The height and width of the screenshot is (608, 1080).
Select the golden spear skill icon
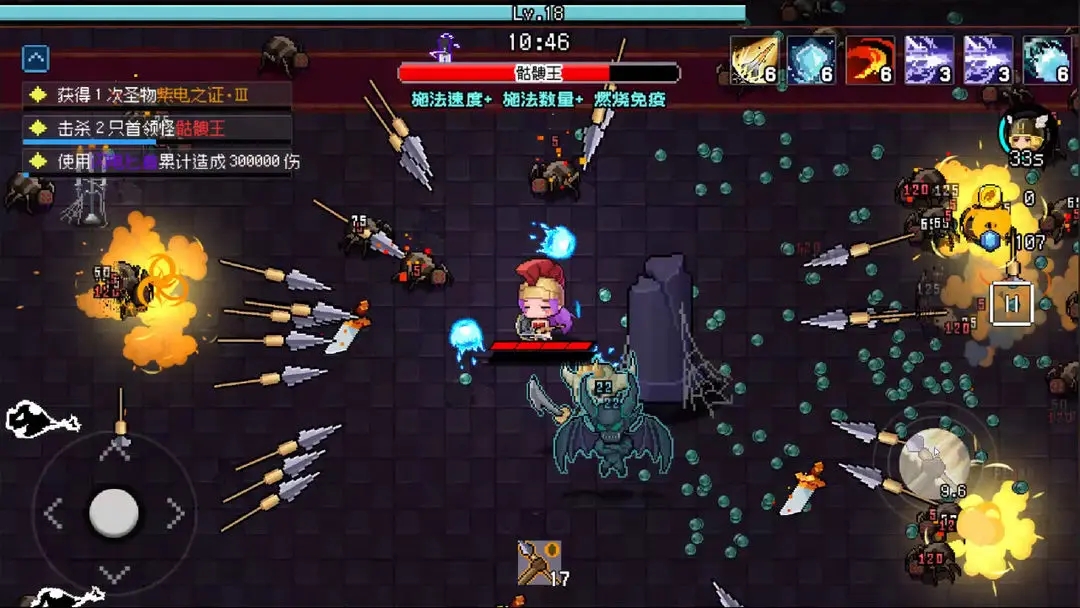pos(754,60)
